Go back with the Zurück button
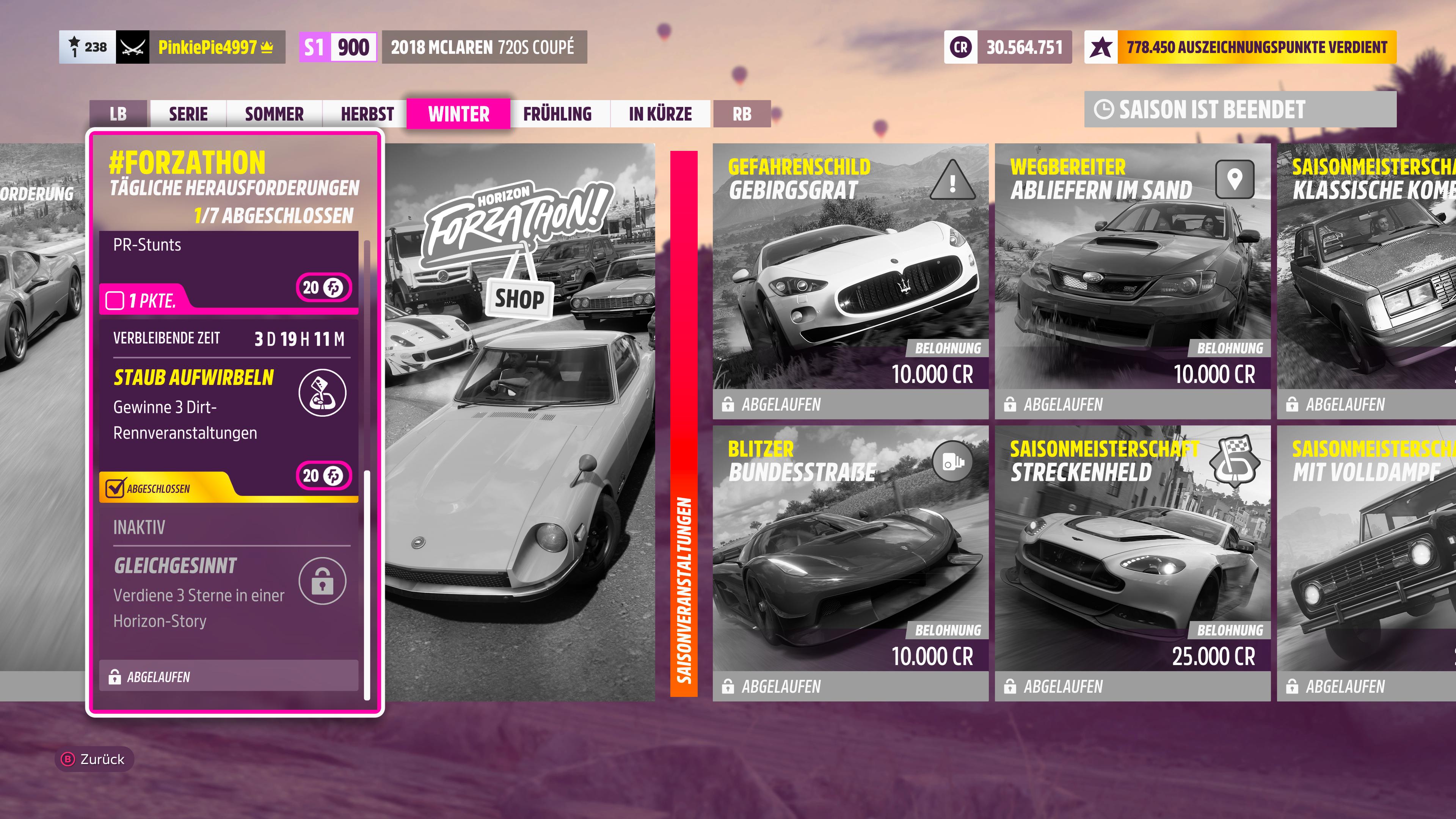Image resolution: width=1456 pixels, height=819 pixels. tap(94, 759)
